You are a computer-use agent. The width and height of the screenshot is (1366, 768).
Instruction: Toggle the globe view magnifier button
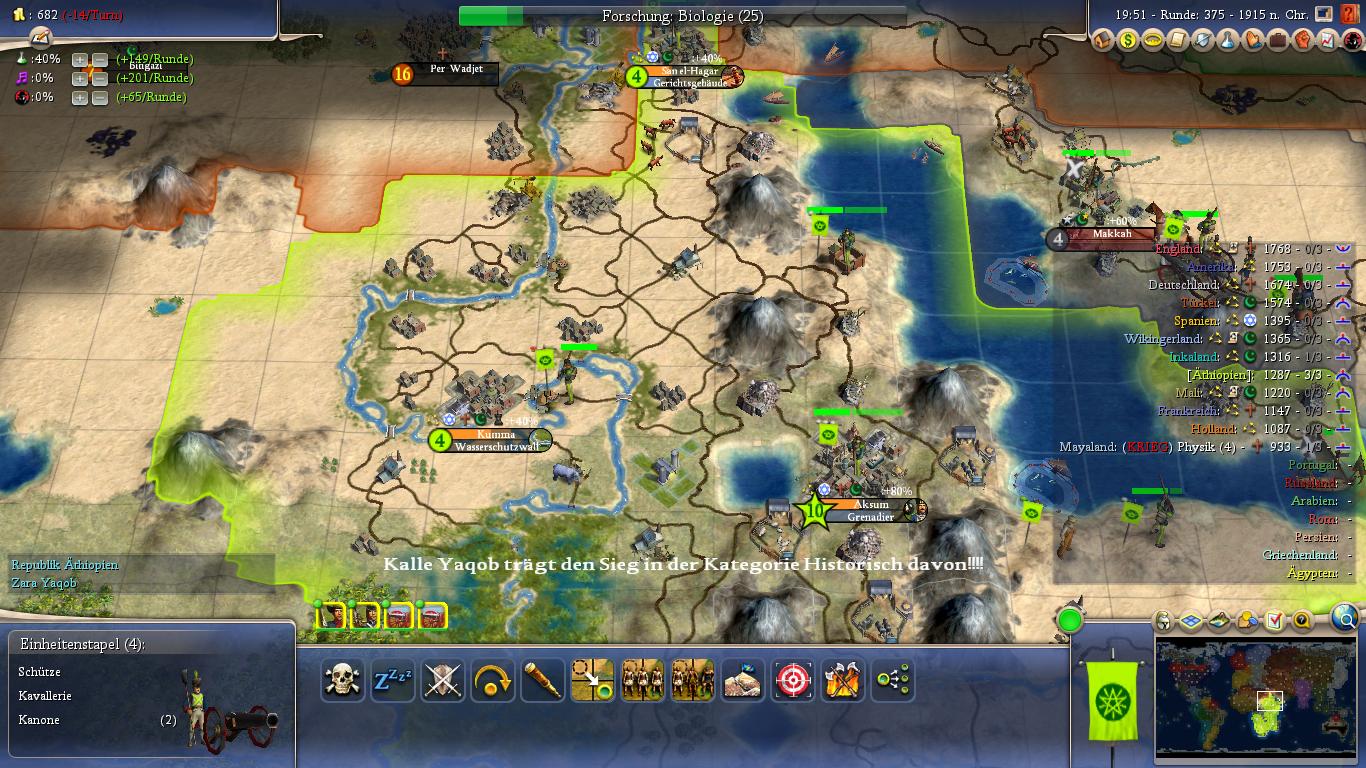(1346, 620)
